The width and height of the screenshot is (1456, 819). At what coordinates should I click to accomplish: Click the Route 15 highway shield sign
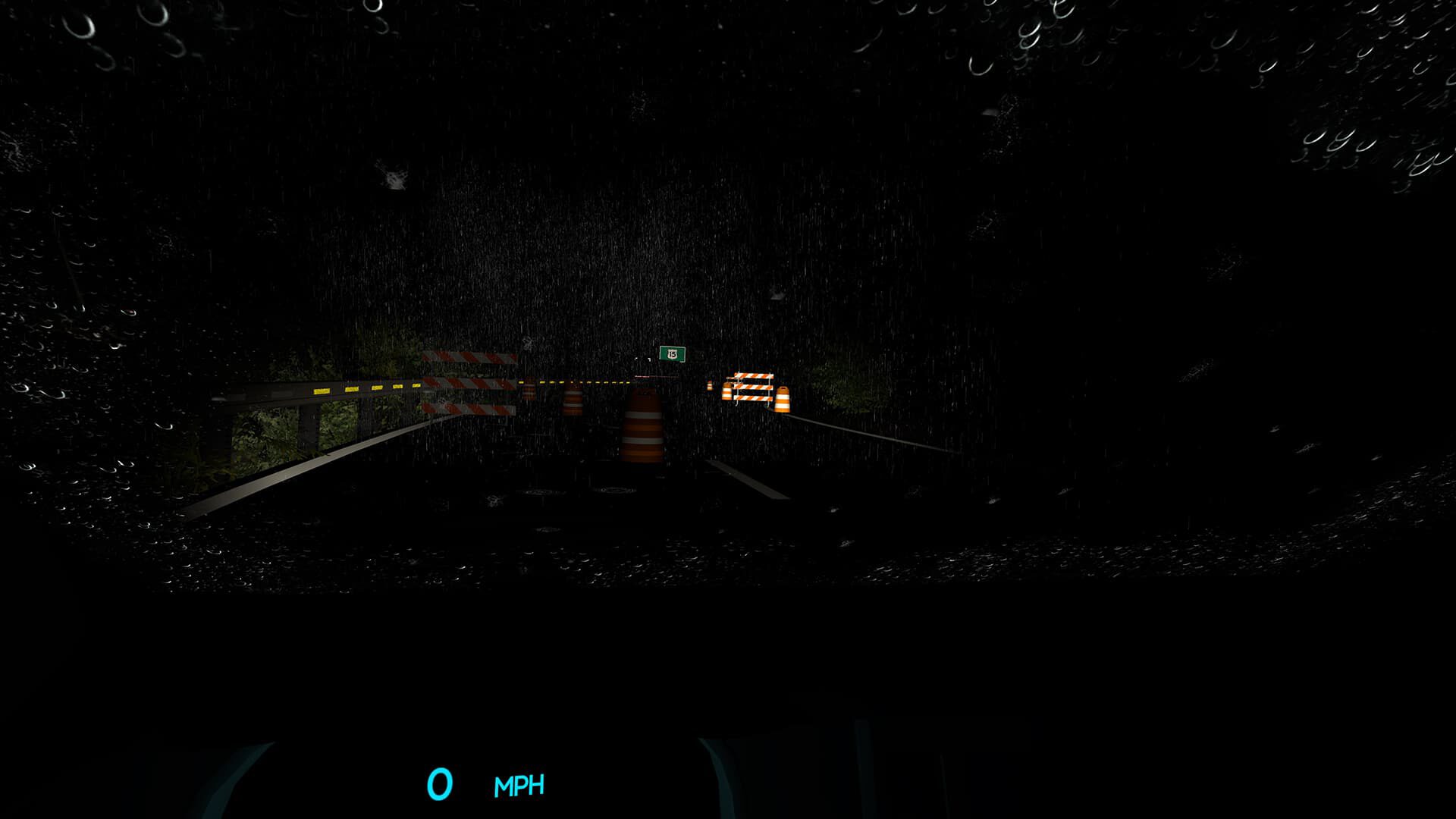pyautogui.click(x=672, y=354)
